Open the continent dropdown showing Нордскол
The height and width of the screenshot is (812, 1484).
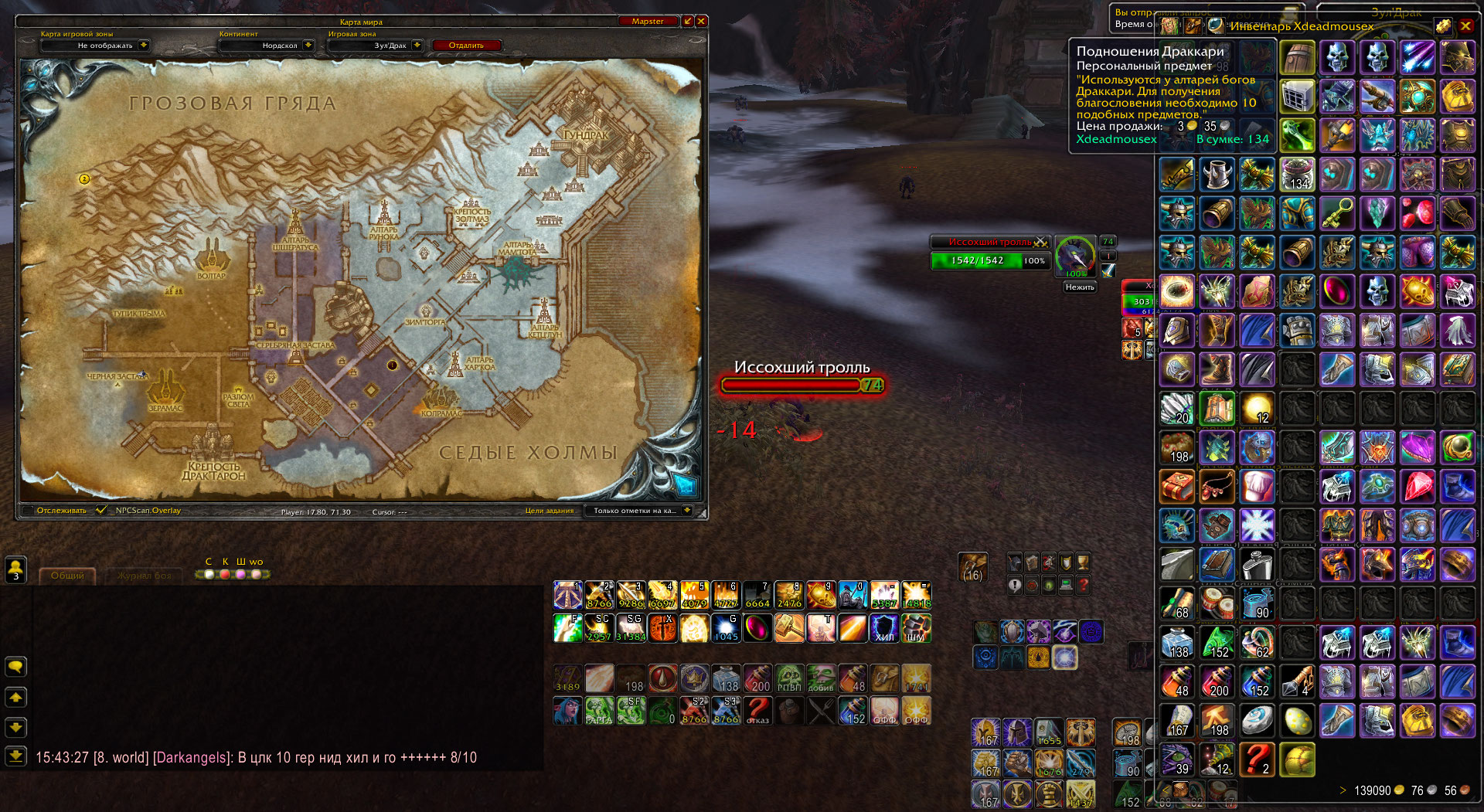tap(308, 46)
